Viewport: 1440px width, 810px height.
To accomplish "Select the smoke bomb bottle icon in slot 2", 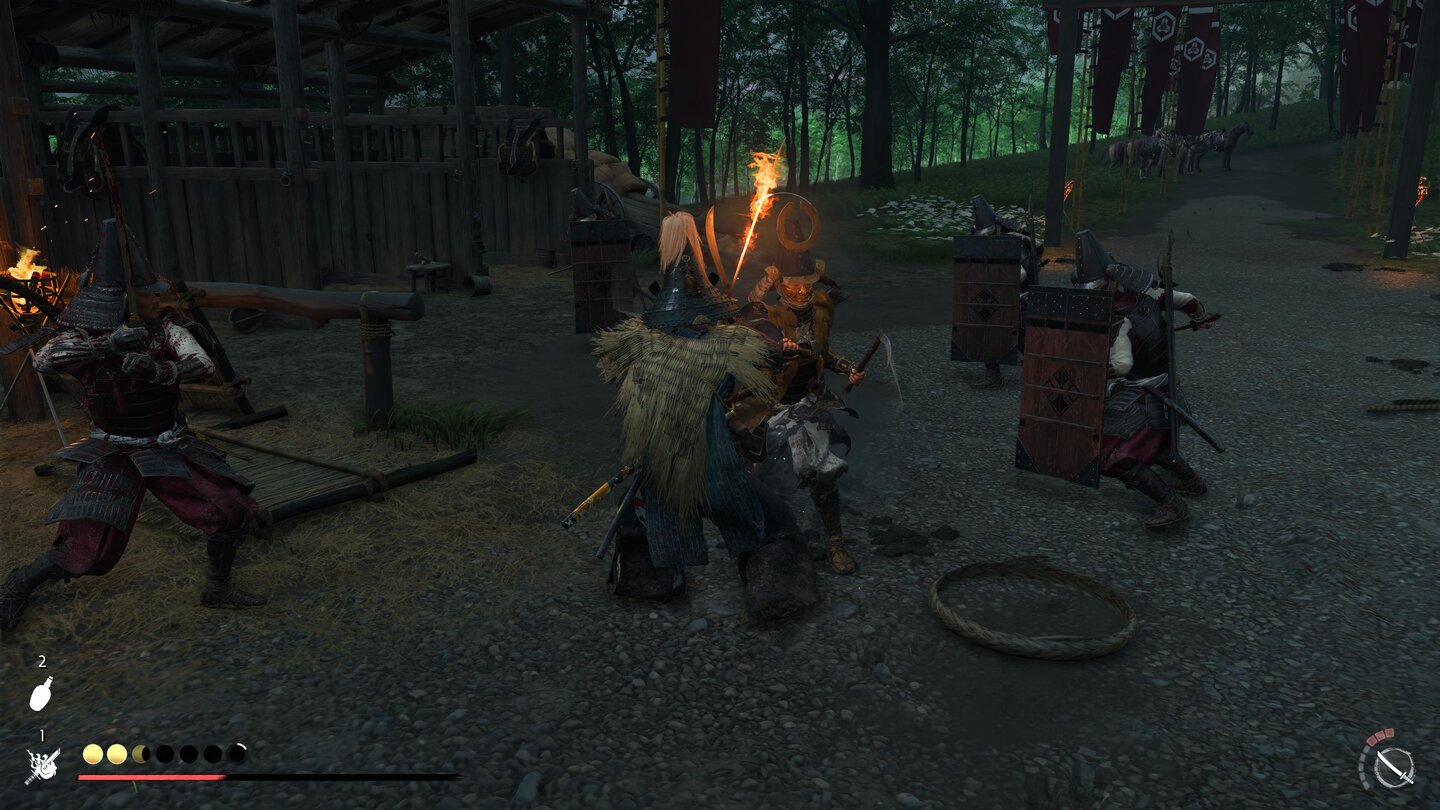I will 41,693.
